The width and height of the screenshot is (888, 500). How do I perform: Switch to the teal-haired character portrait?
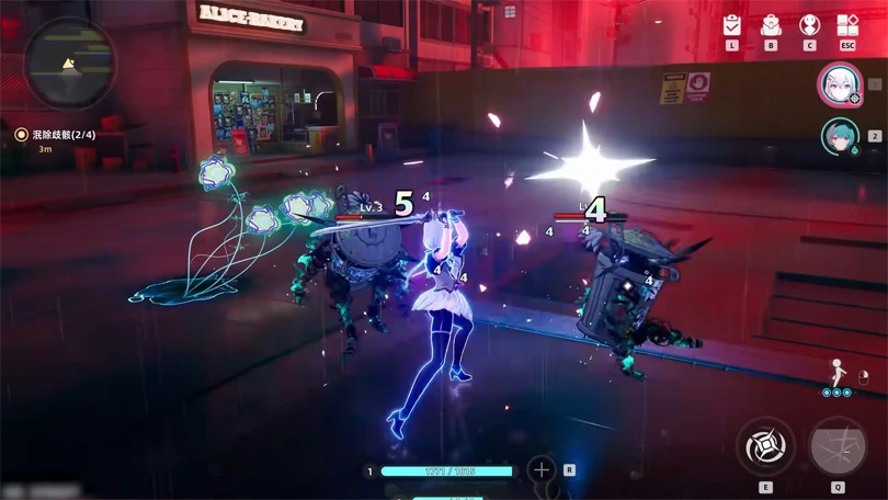click(x=838, y=136)
